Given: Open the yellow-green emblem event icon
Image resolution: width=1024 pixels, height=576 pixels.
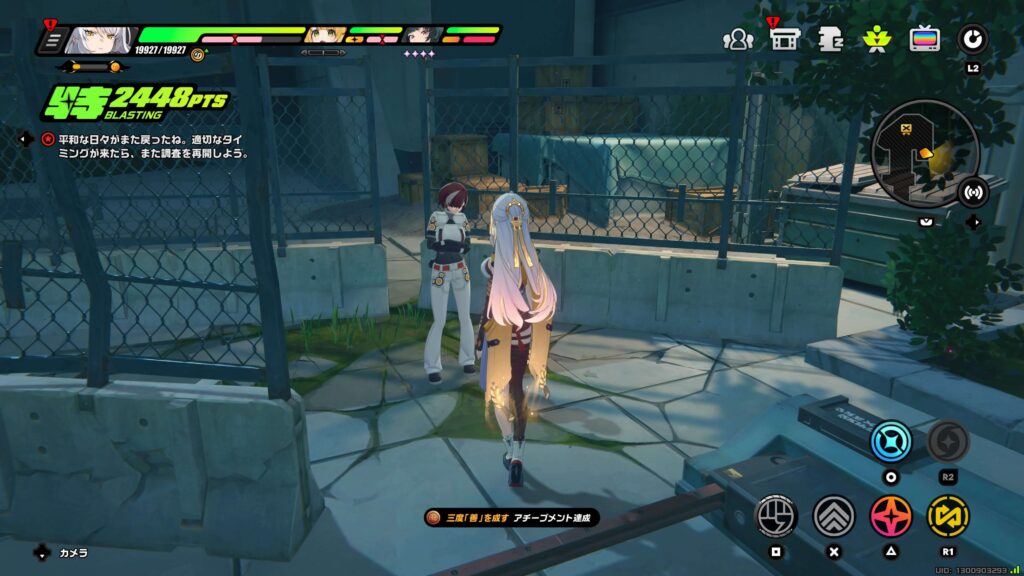Looking at the screenshot, I should tap(877, 40).
